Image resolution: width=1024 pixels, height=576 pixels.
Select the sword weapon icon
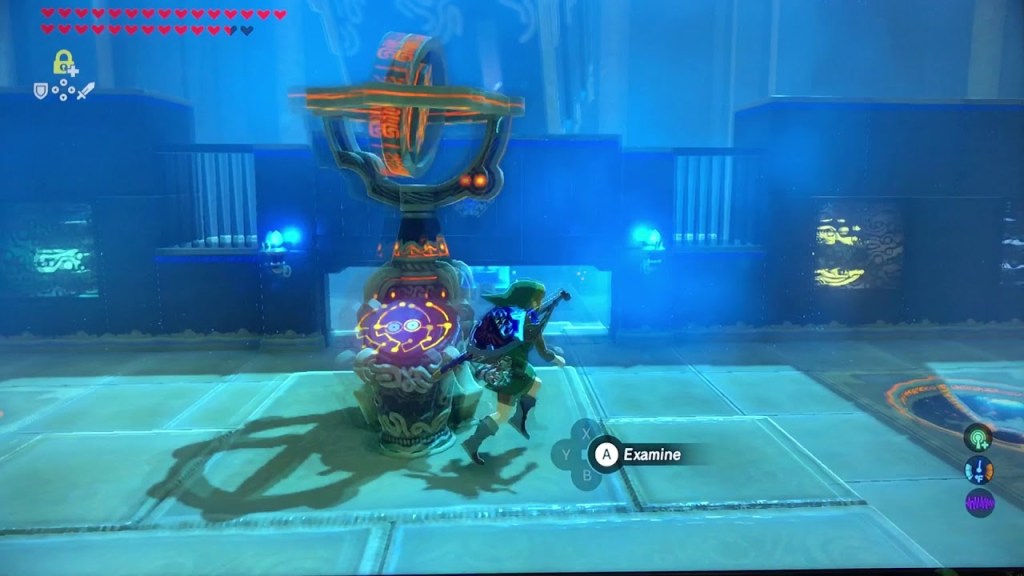[86, 90]
